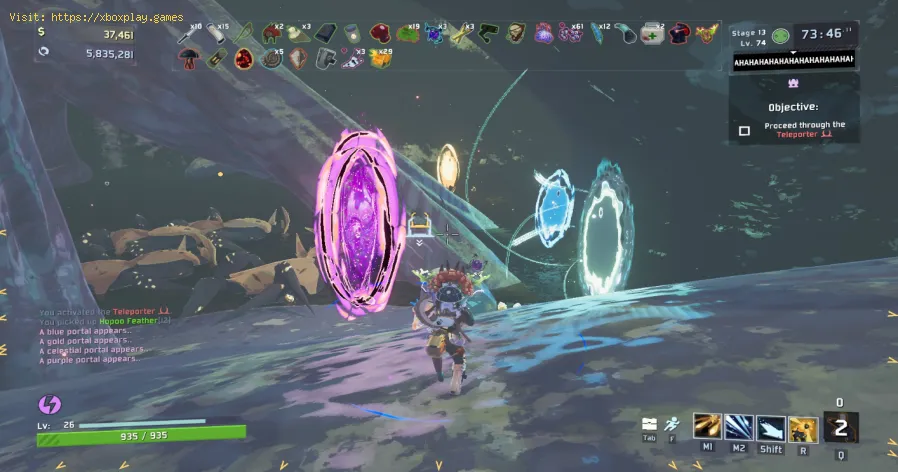The image size is (898, 472).
Task: Select the M2 secondary skill icon
Action: pos(739,427)
